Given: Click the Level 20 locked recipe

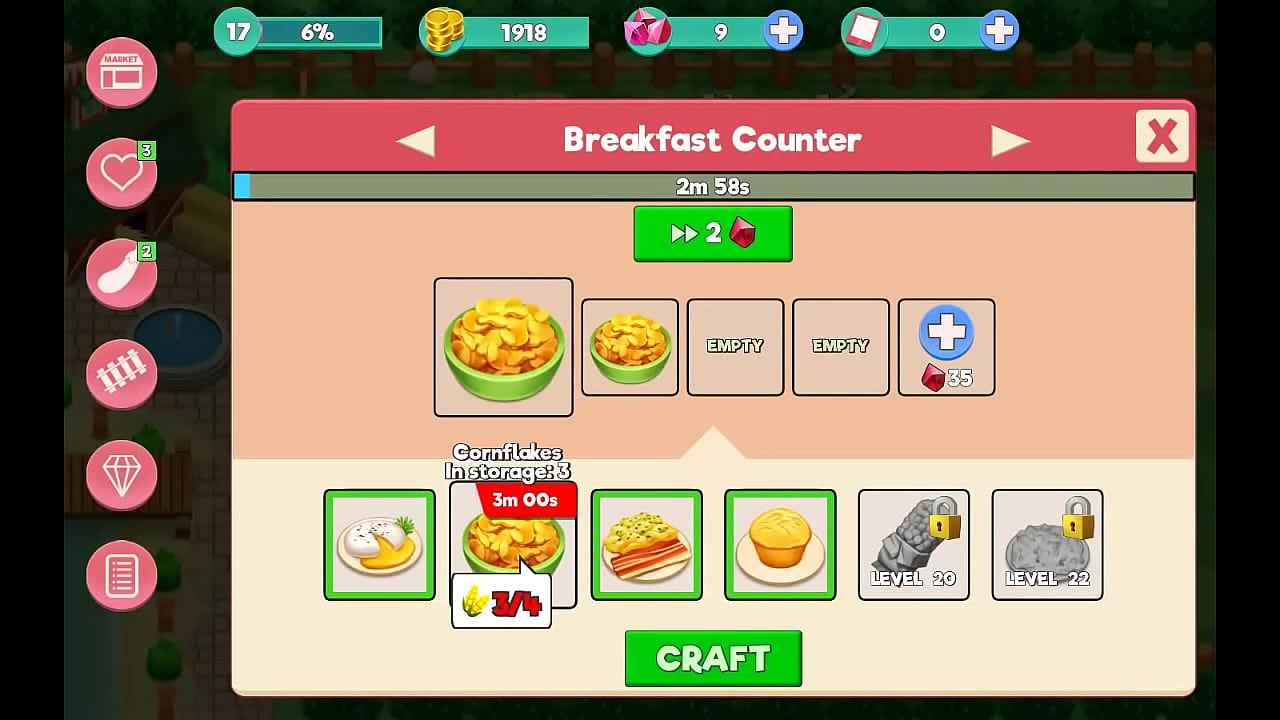Looking at the screenshot, I should [913, 545].
